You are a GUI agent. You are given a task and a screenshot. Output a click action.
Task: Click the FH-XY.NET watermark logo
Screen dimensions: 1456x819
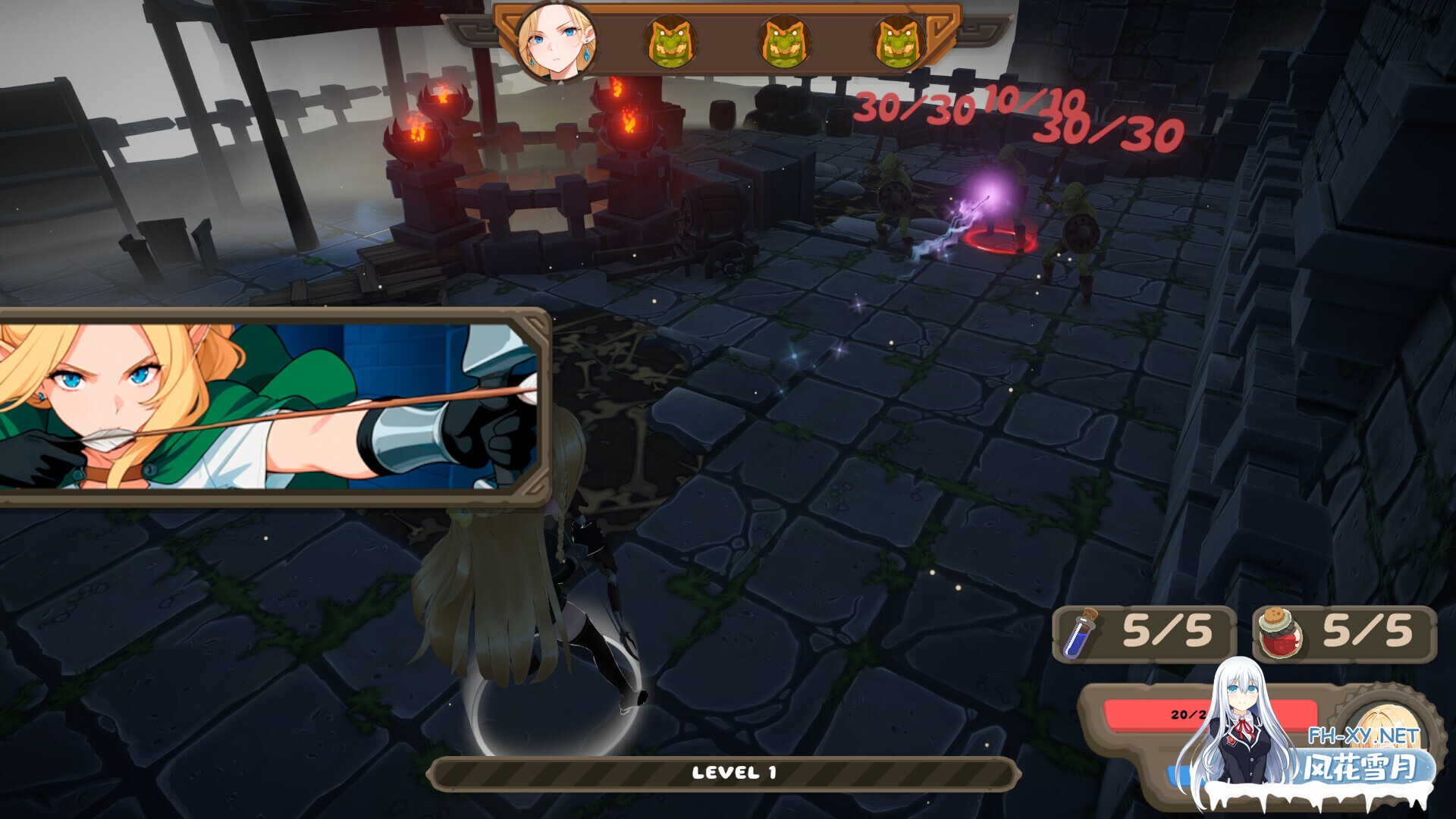[1362, 754]
